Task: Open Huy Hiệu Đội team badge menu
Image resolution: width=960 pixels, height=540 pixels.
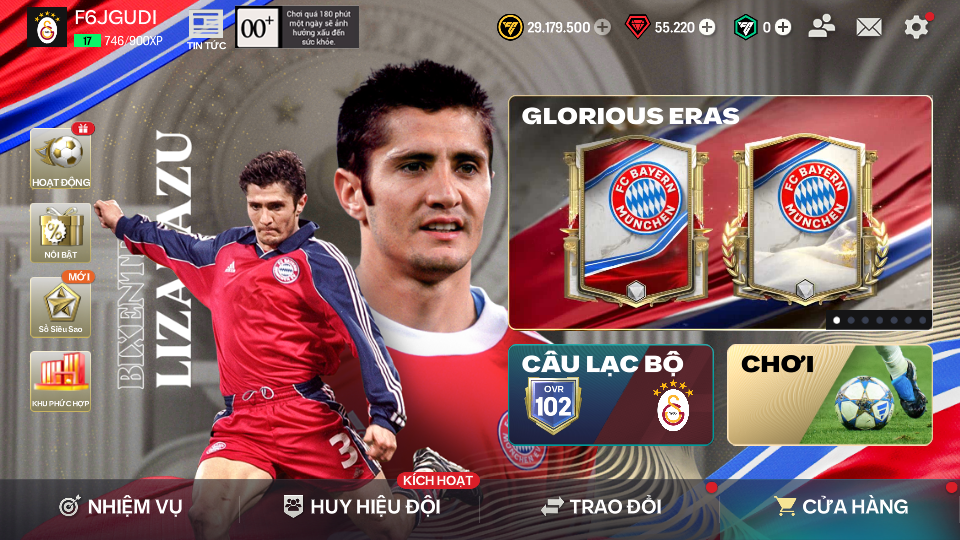Action: coord(362,507)
